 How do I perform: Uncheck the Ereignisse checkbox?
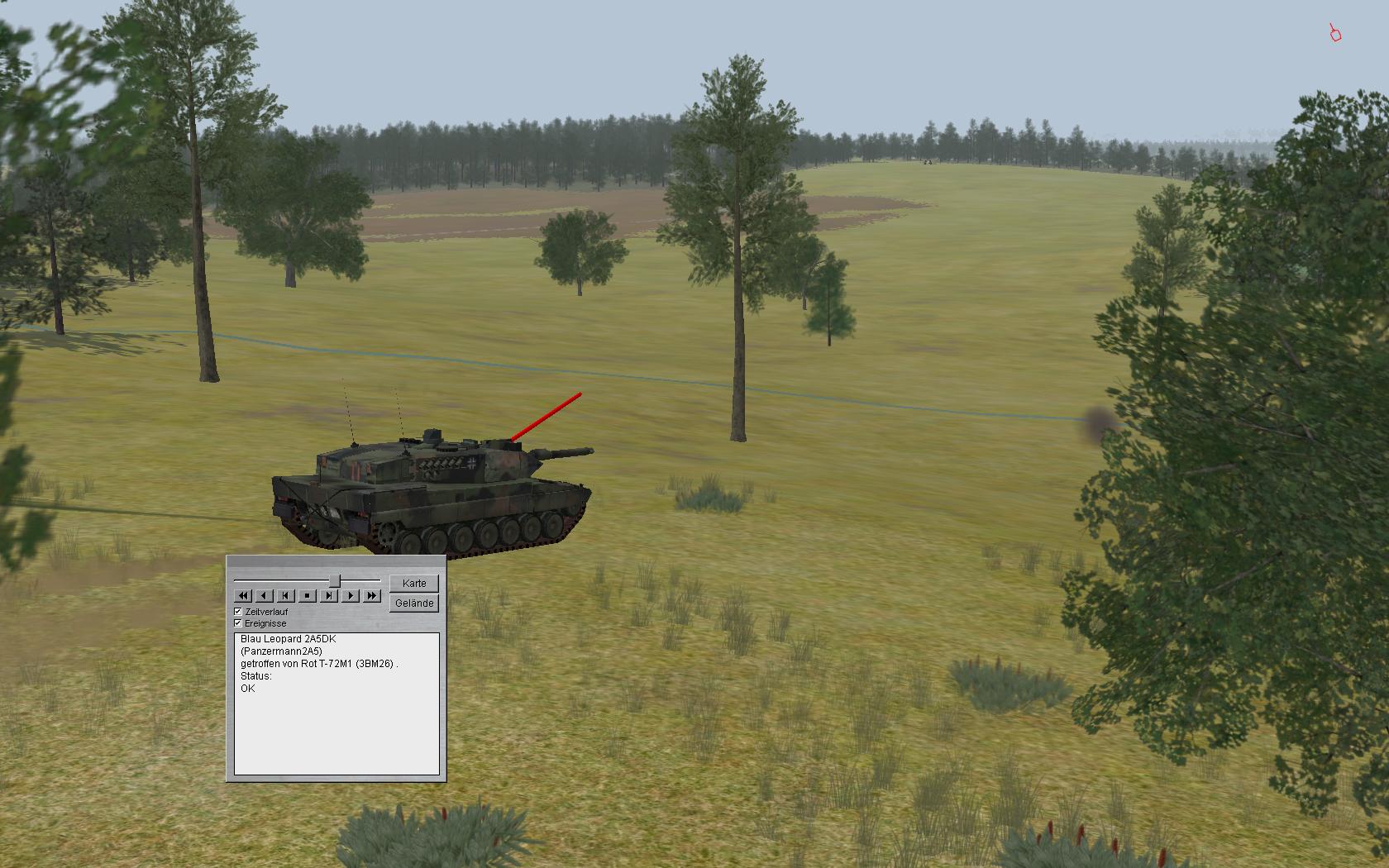(238, 623)
